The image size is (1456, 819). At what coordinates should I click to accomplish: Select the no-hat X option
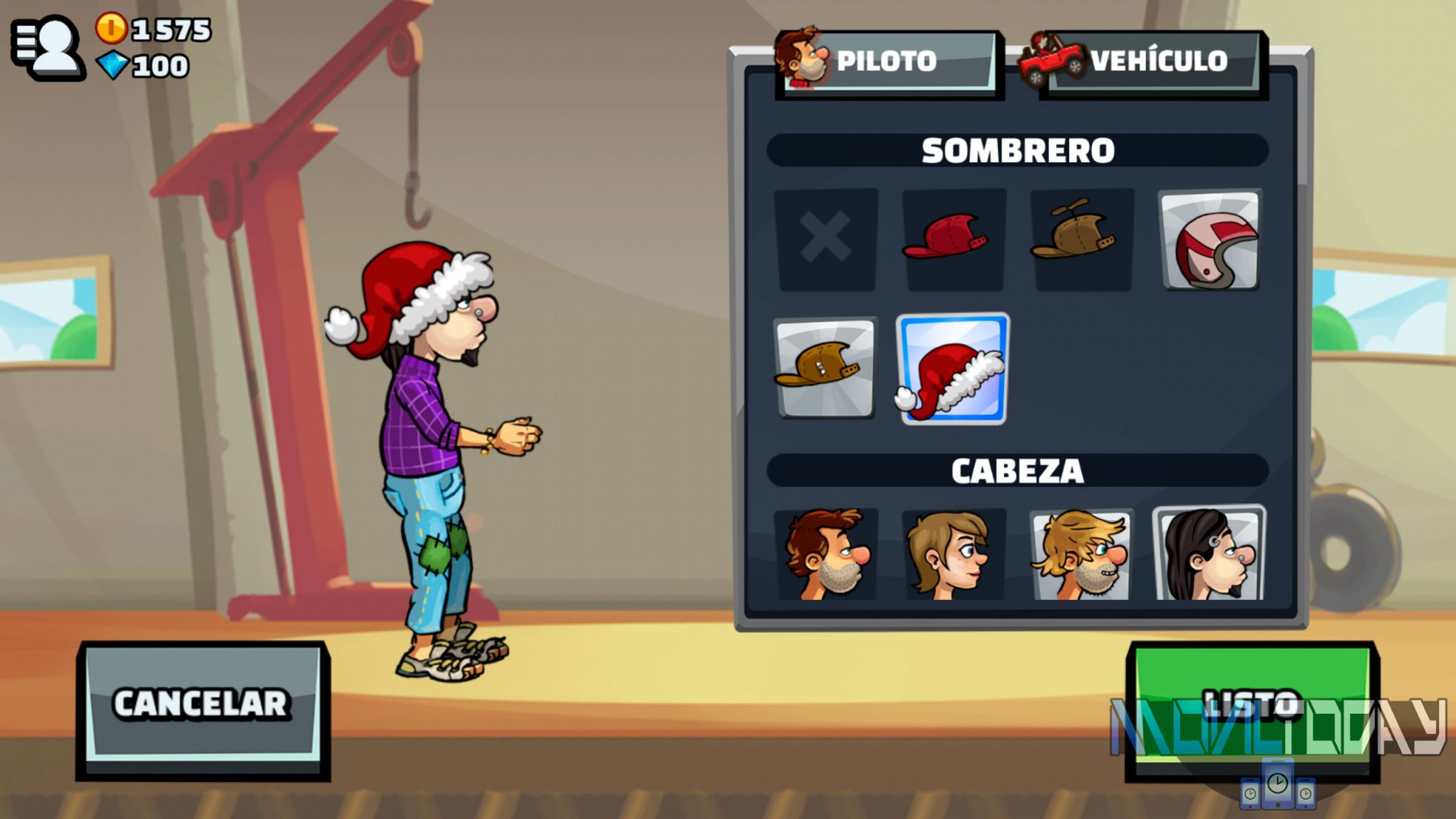point(825,239)
